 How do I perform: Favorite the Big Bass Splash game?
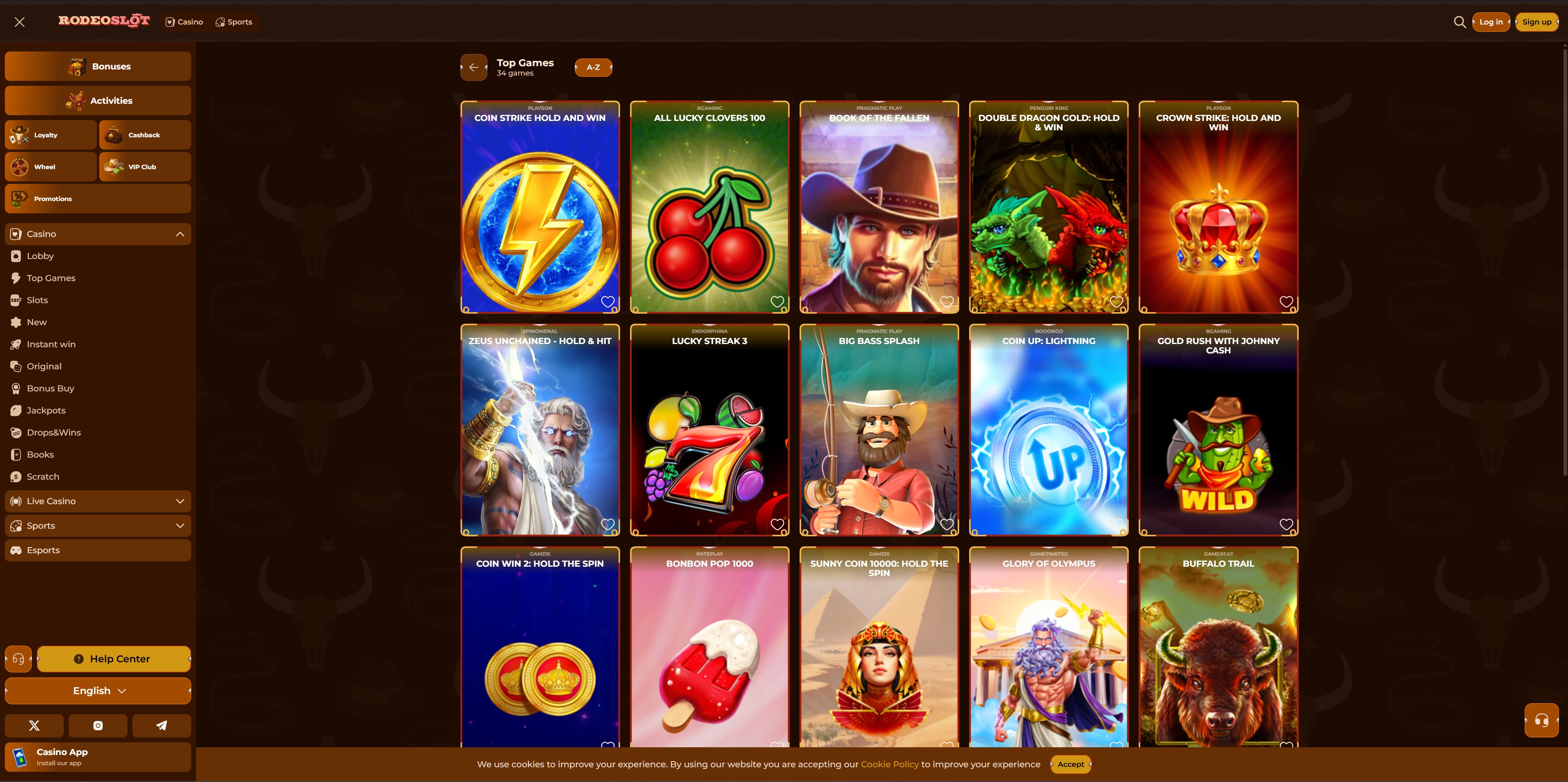947,524
